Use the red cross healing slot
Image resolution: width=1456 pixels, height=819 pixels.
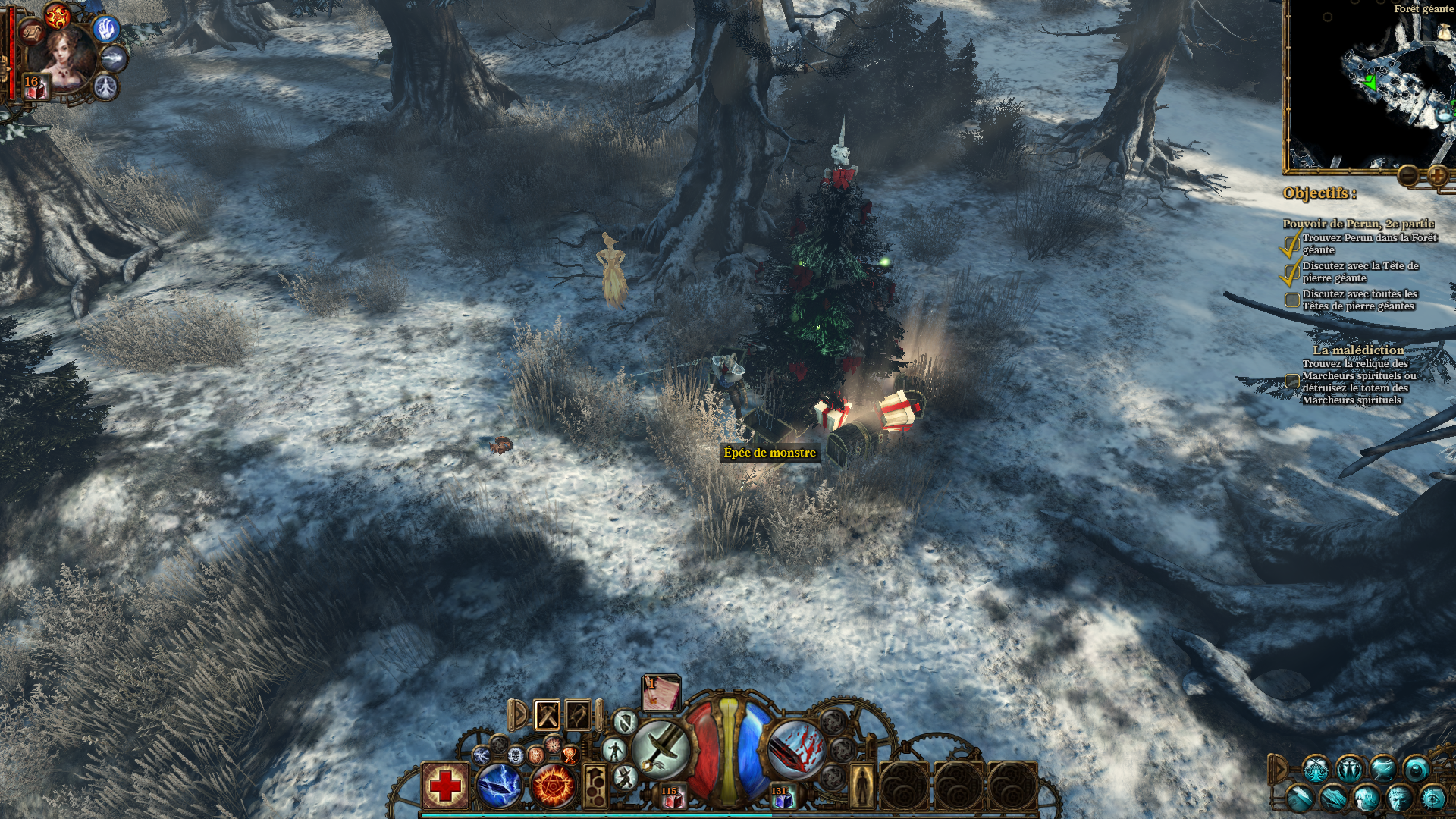point(445,786)
